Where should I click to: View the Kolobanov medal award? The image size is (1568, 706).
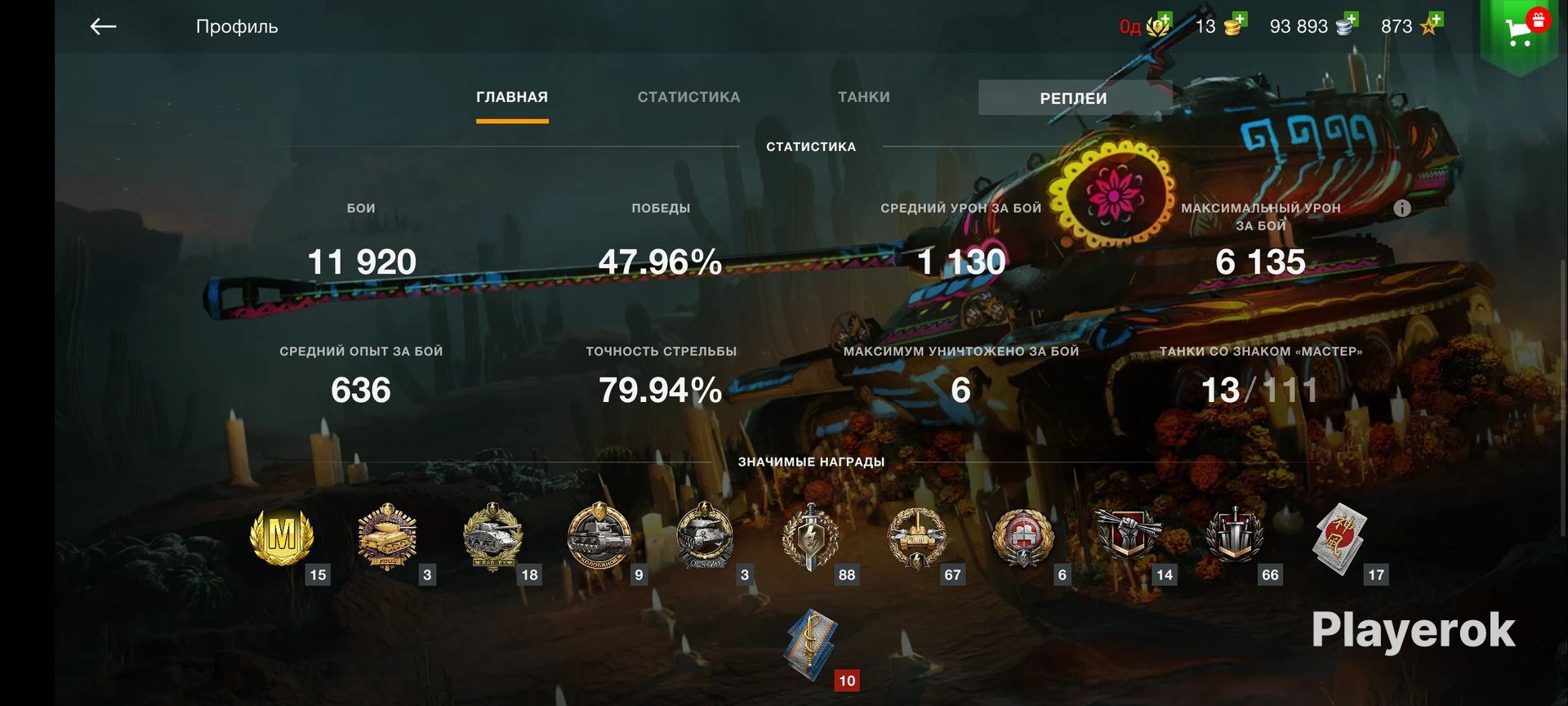[x=599, y=537]
